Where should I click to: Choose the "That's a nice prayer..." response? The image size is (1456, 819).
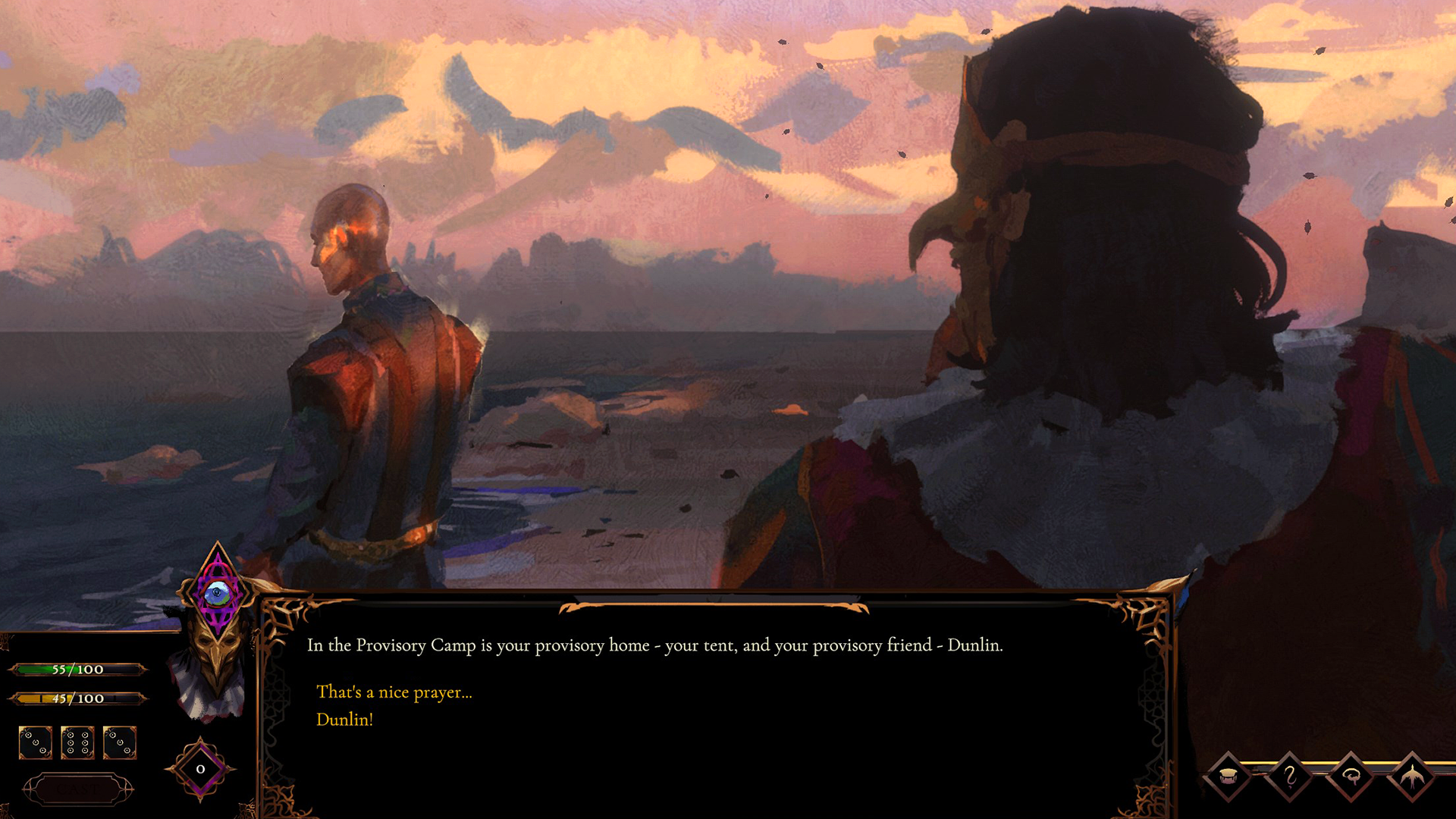coord(394,692)
